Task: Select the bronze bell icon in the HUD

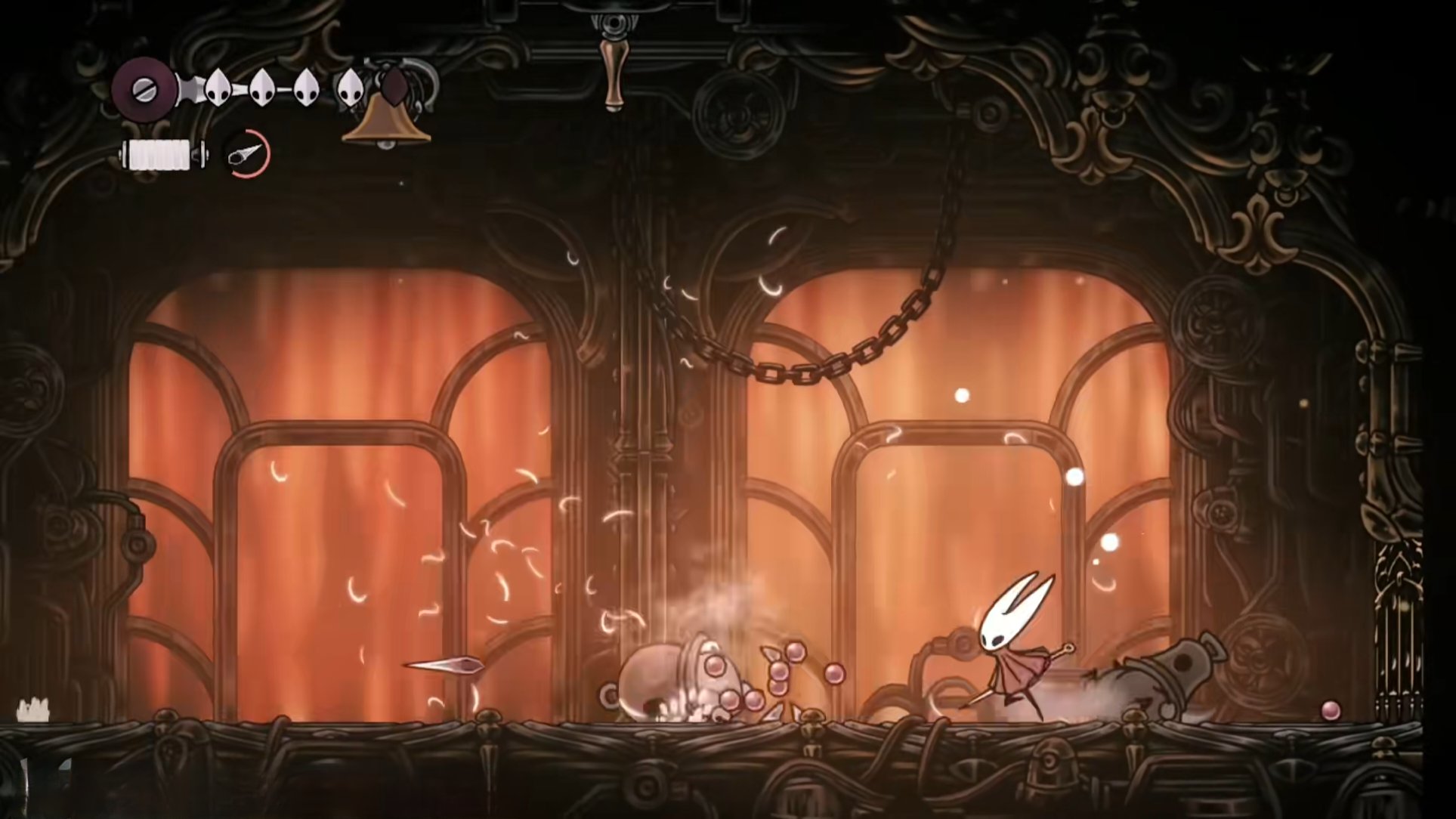Action: (385, 125)
